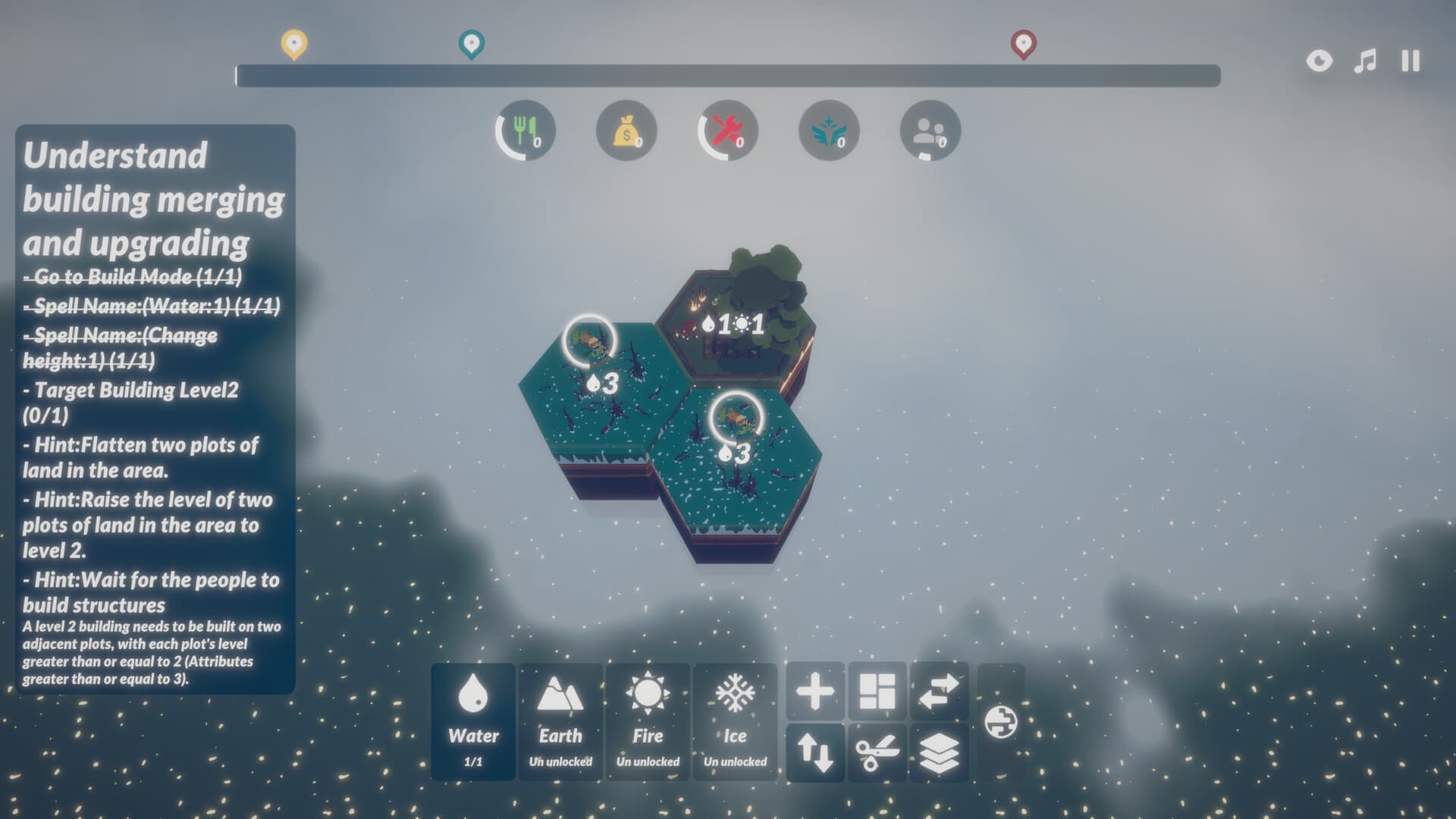Mute the game music

click(x=1363, y=61)
